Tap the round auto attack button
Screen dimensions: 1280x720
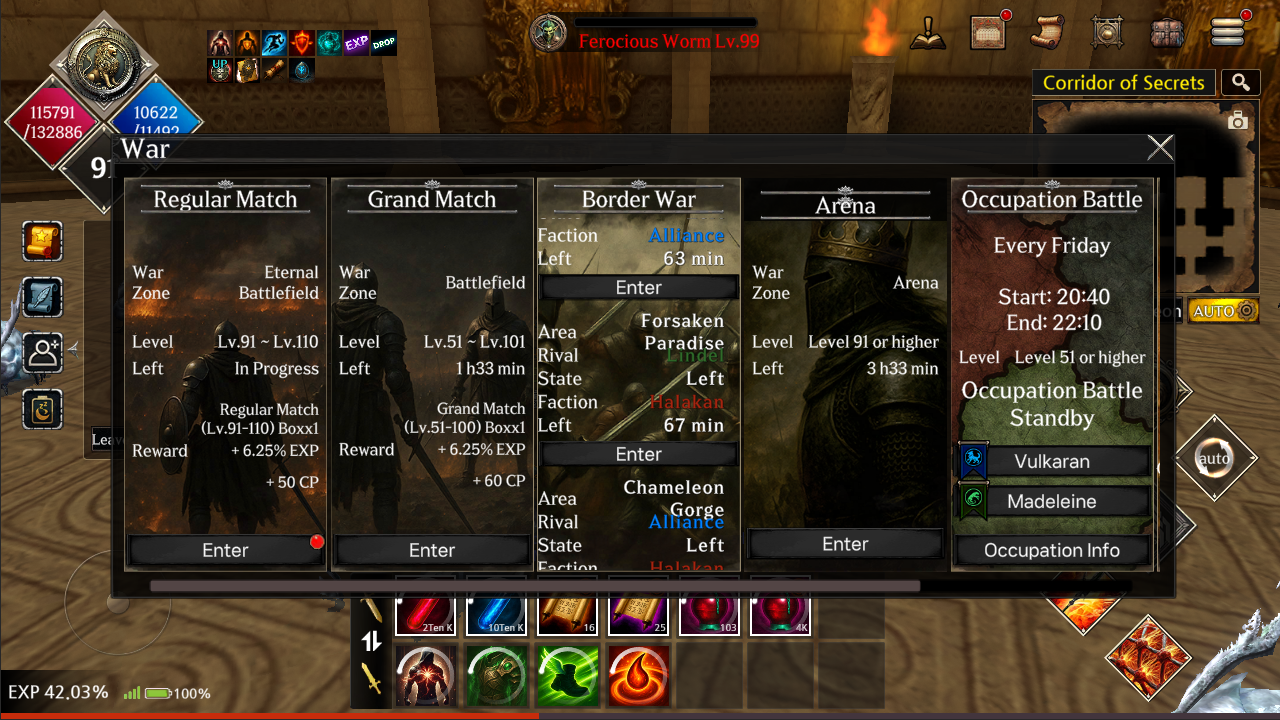pyautogui.click(x=1213, y=459)
